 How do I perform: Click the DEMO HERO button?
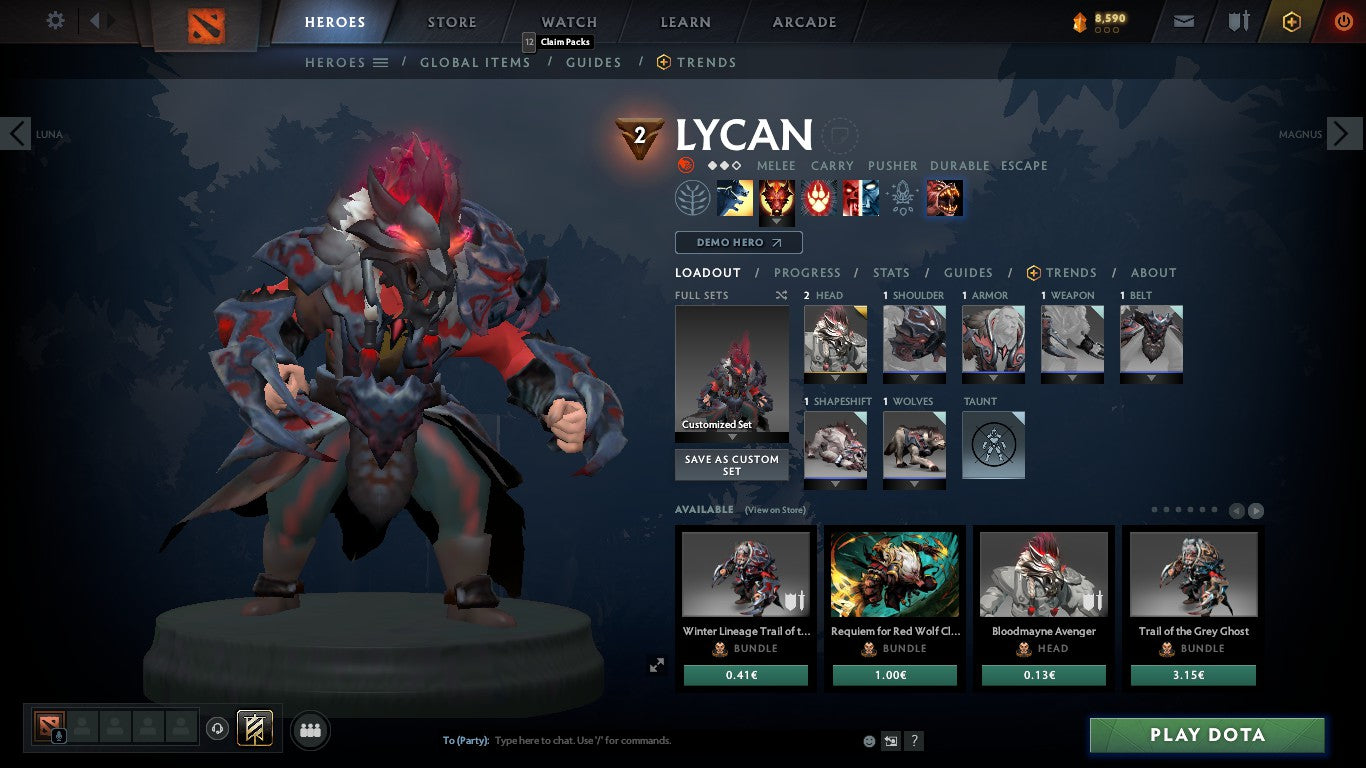pos(738,242)
